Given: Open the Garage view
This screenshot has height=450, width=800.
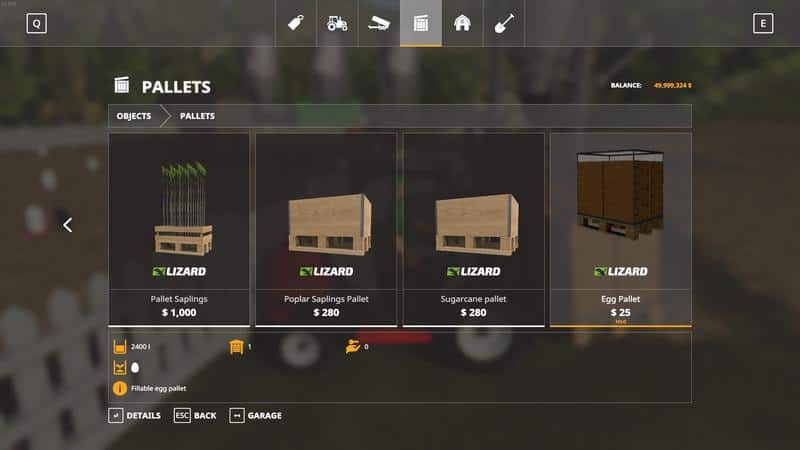Looking at the screenshot, I should pos(256,415).
